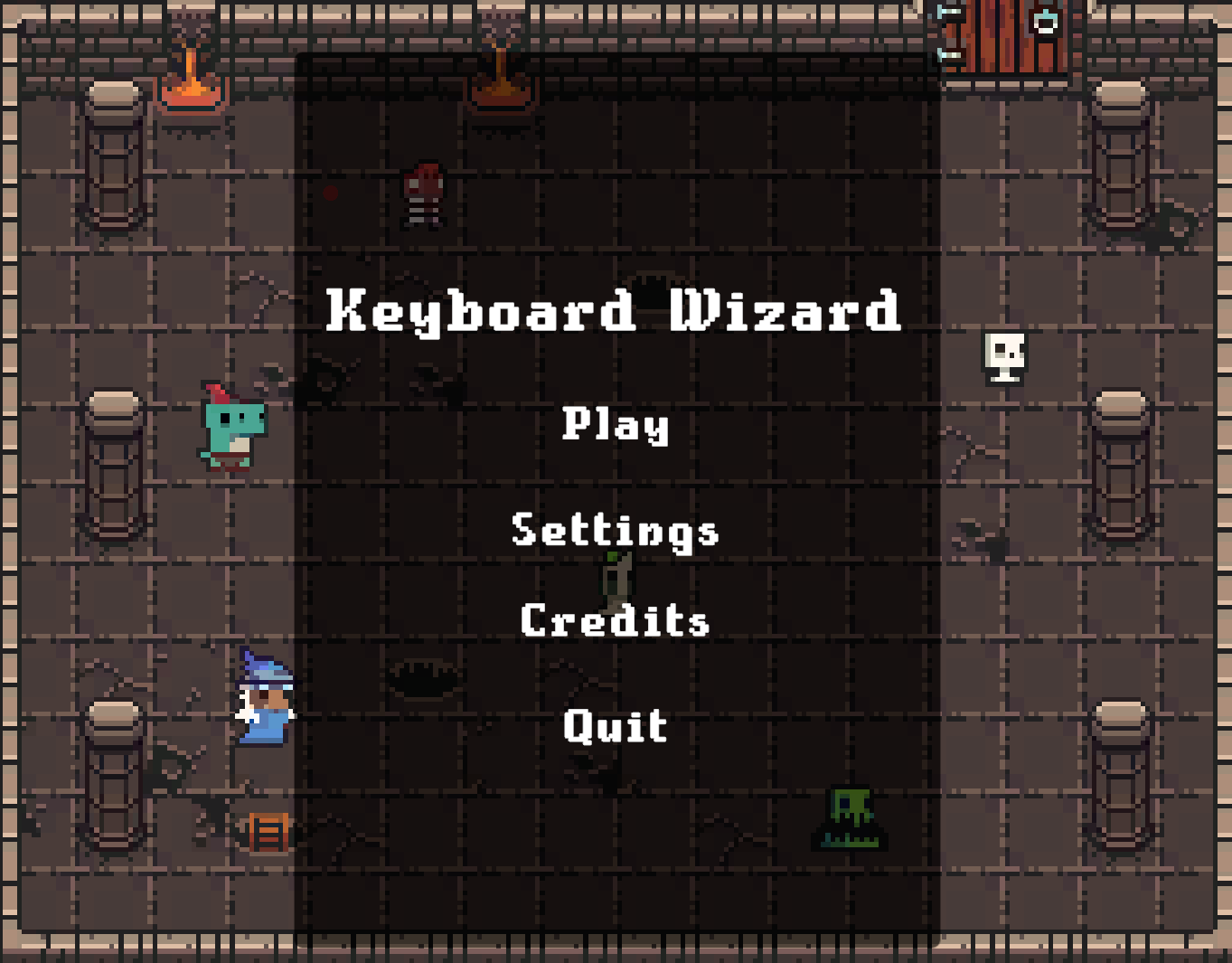Click Quit to exit the game

[x=615, y=724]
